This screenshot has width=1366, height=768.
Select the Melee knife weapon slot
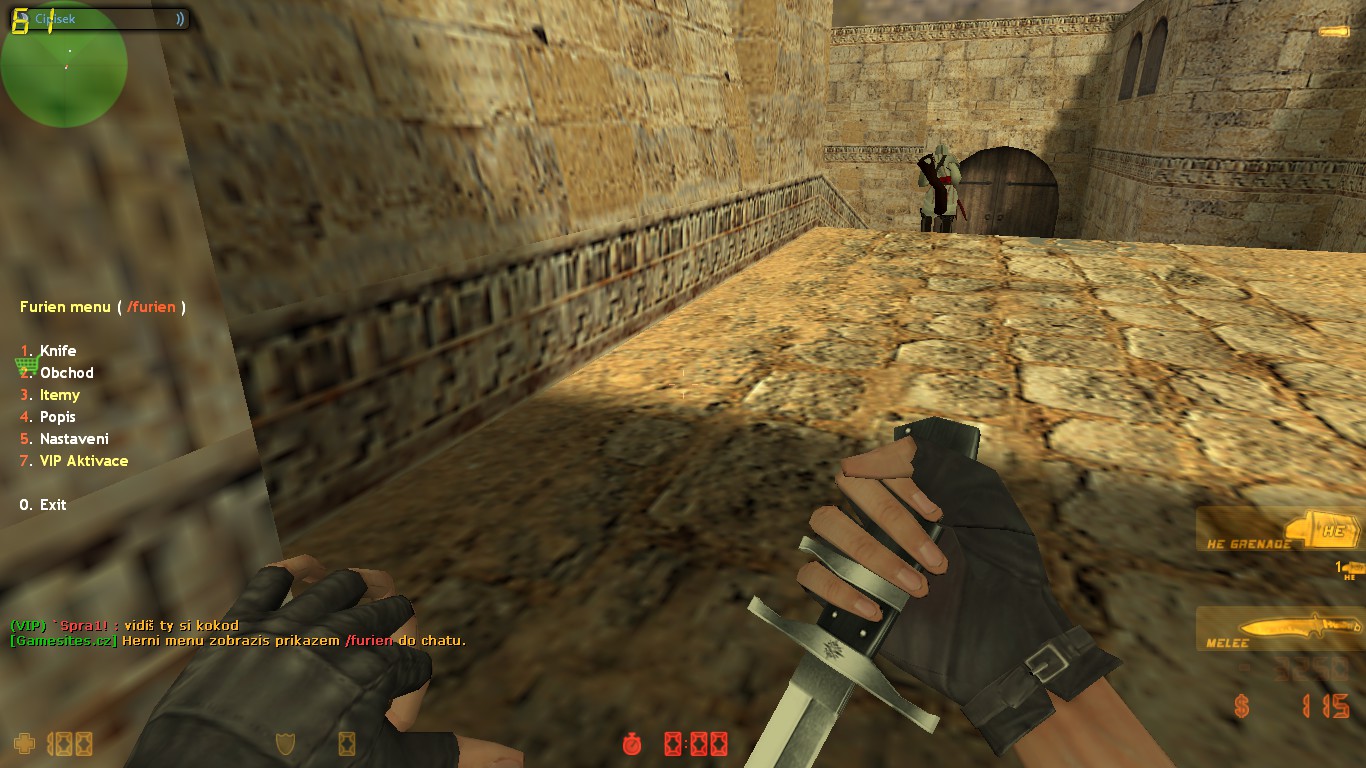click(1278, 629)
